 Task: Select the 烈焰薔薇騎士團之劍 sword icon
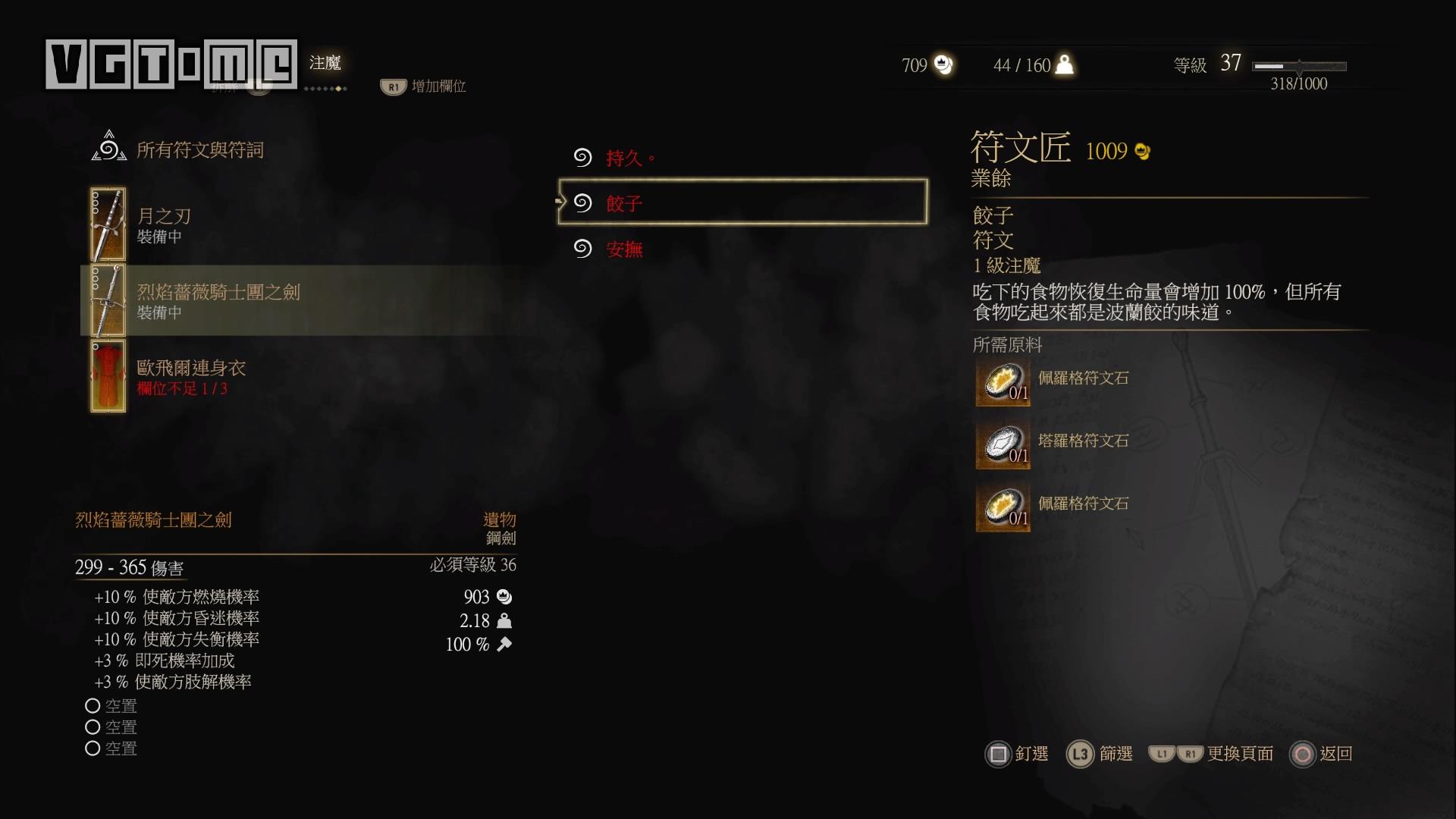click(x=108, y=301)
